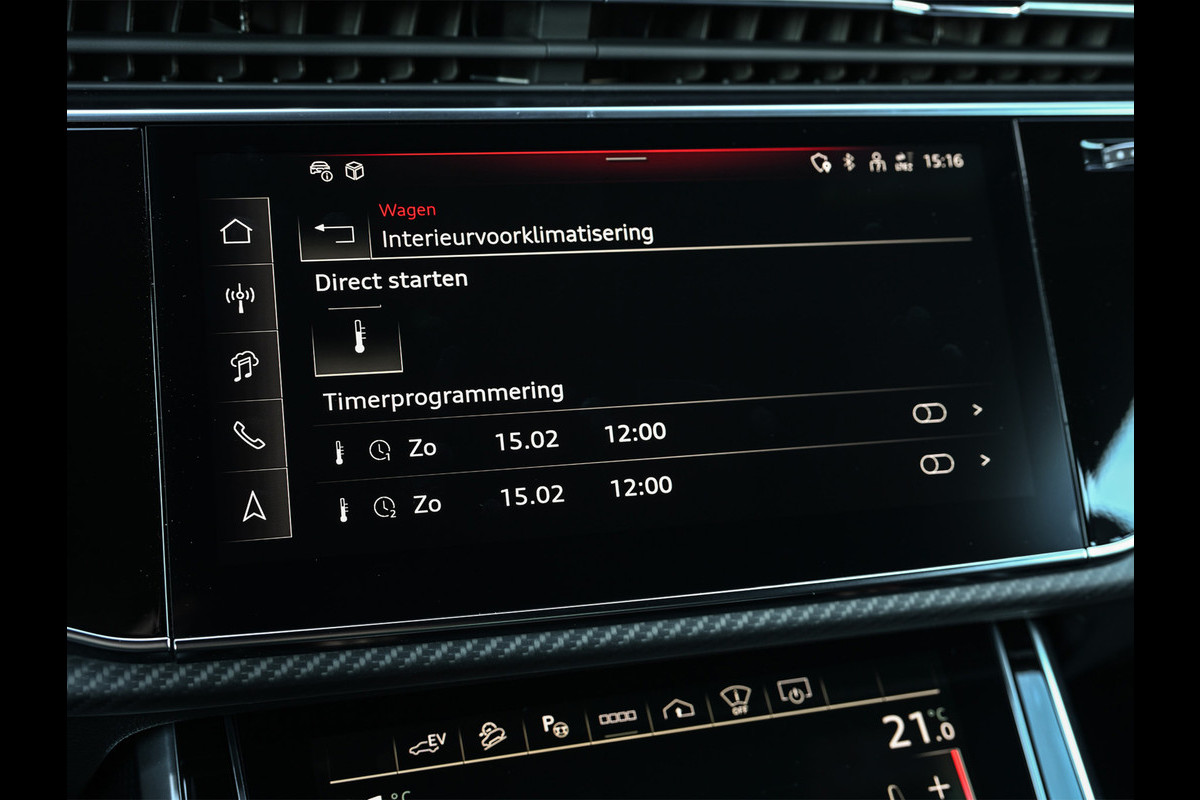This screenshot has height=800, width=1200.
Task: Go back with the return arrow button
Action: [334, 234]
